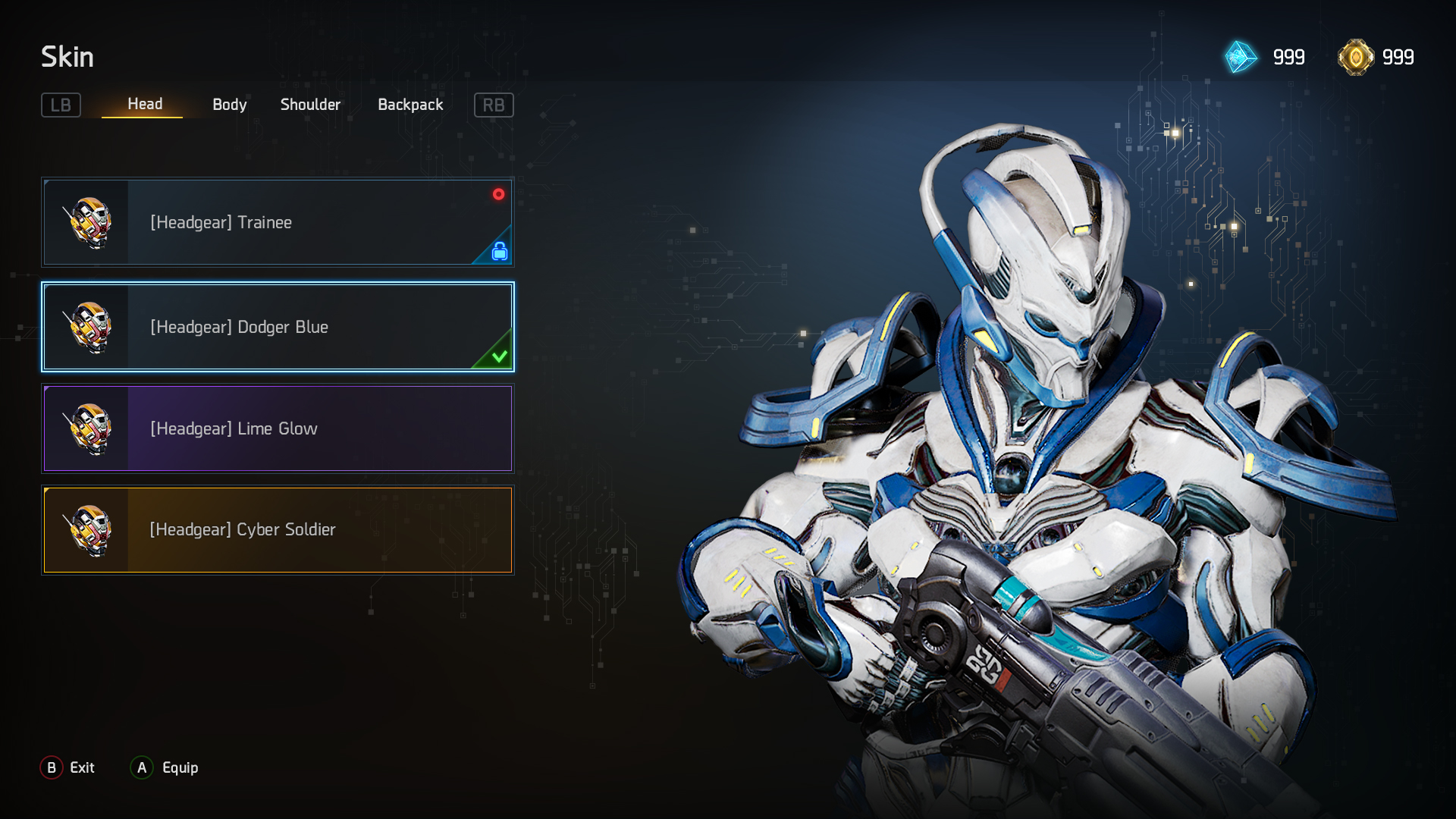
Task: Click the Exit button
Action: click(x=68, y=767)
